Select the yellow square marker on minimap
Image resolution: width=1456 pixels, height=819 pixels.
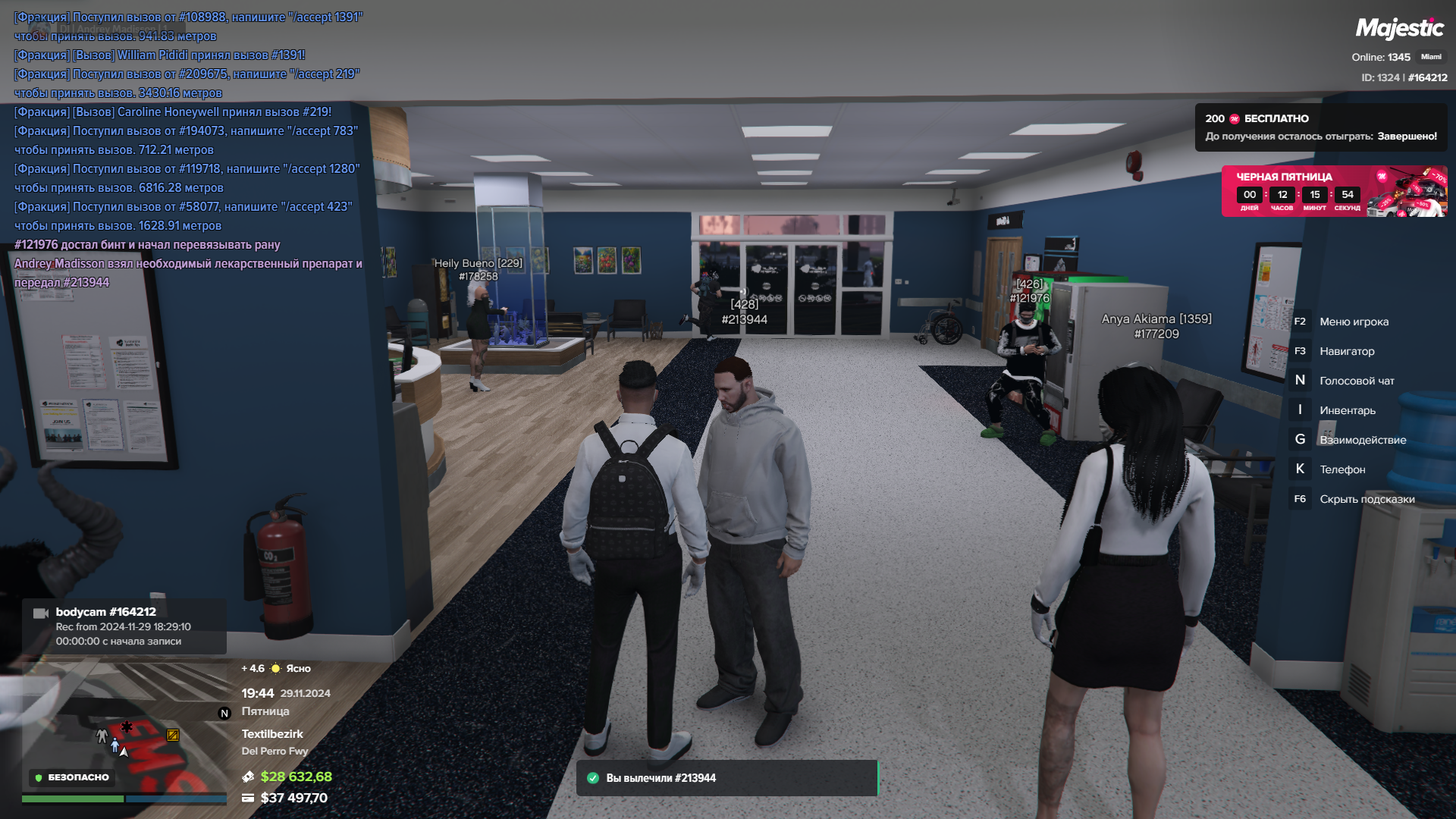point(173,735)
